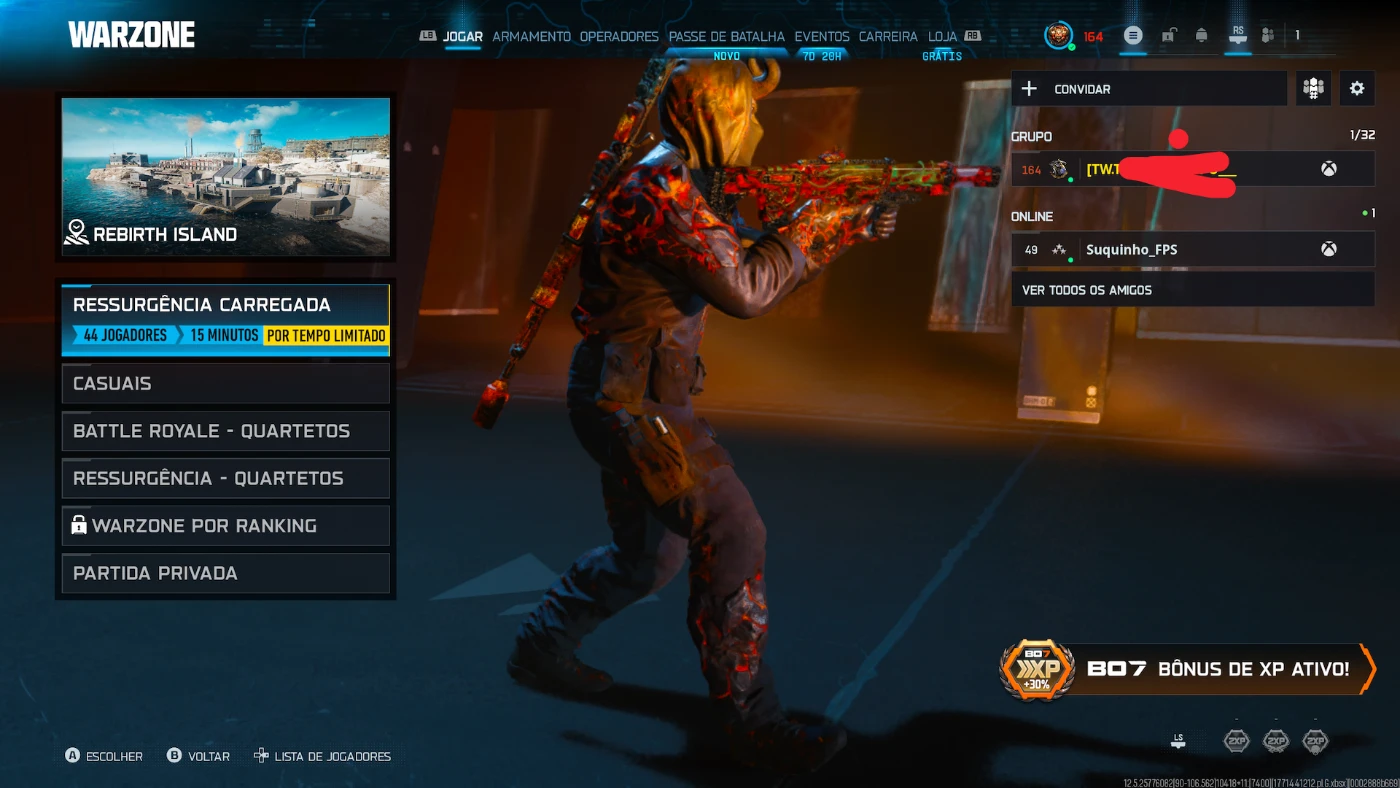
Task: Go to the Passe de Batalha tab
Action: pyautogui.click(x=727, y=37)
